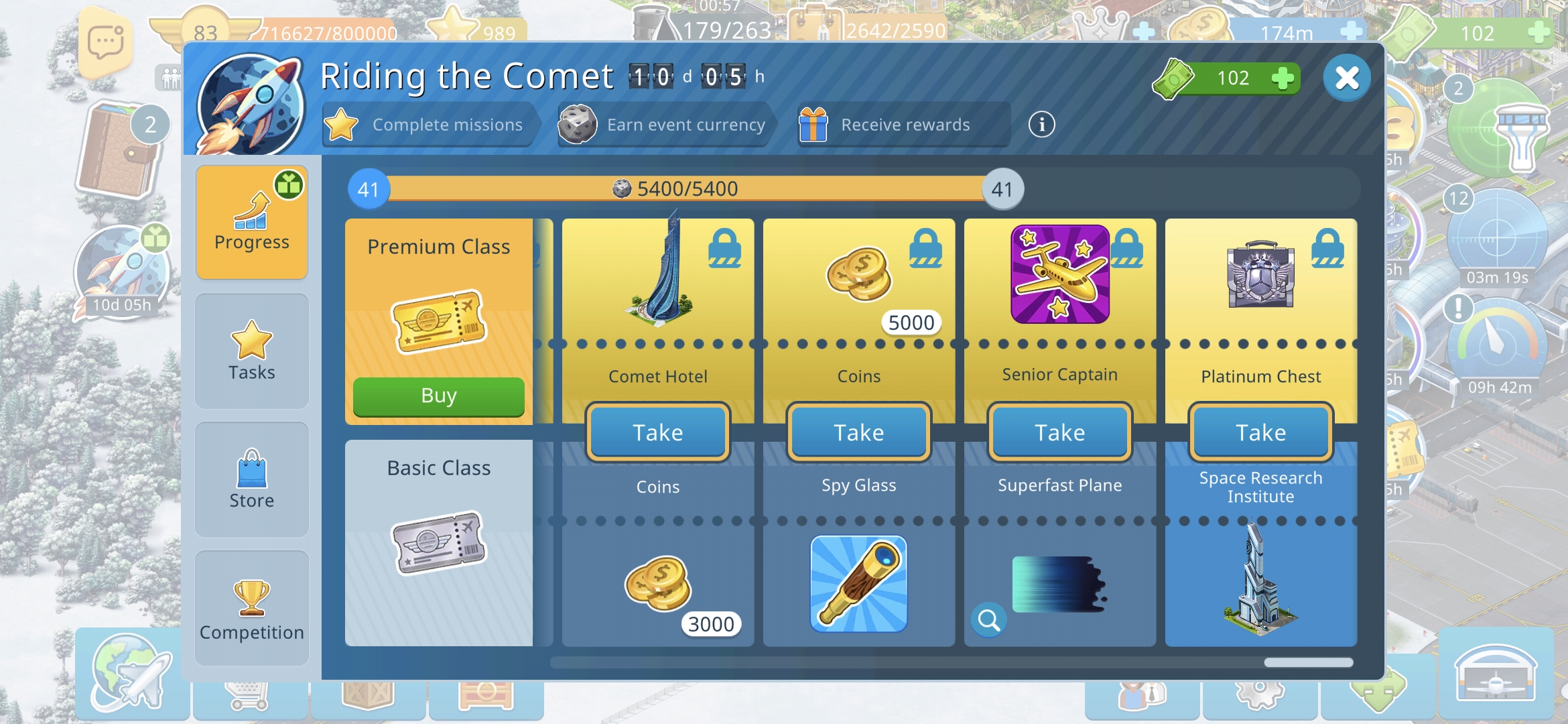Screen dimensions: 1568x724
Task: Close the Riding the Comet event window
Action: click(1346, 78)
